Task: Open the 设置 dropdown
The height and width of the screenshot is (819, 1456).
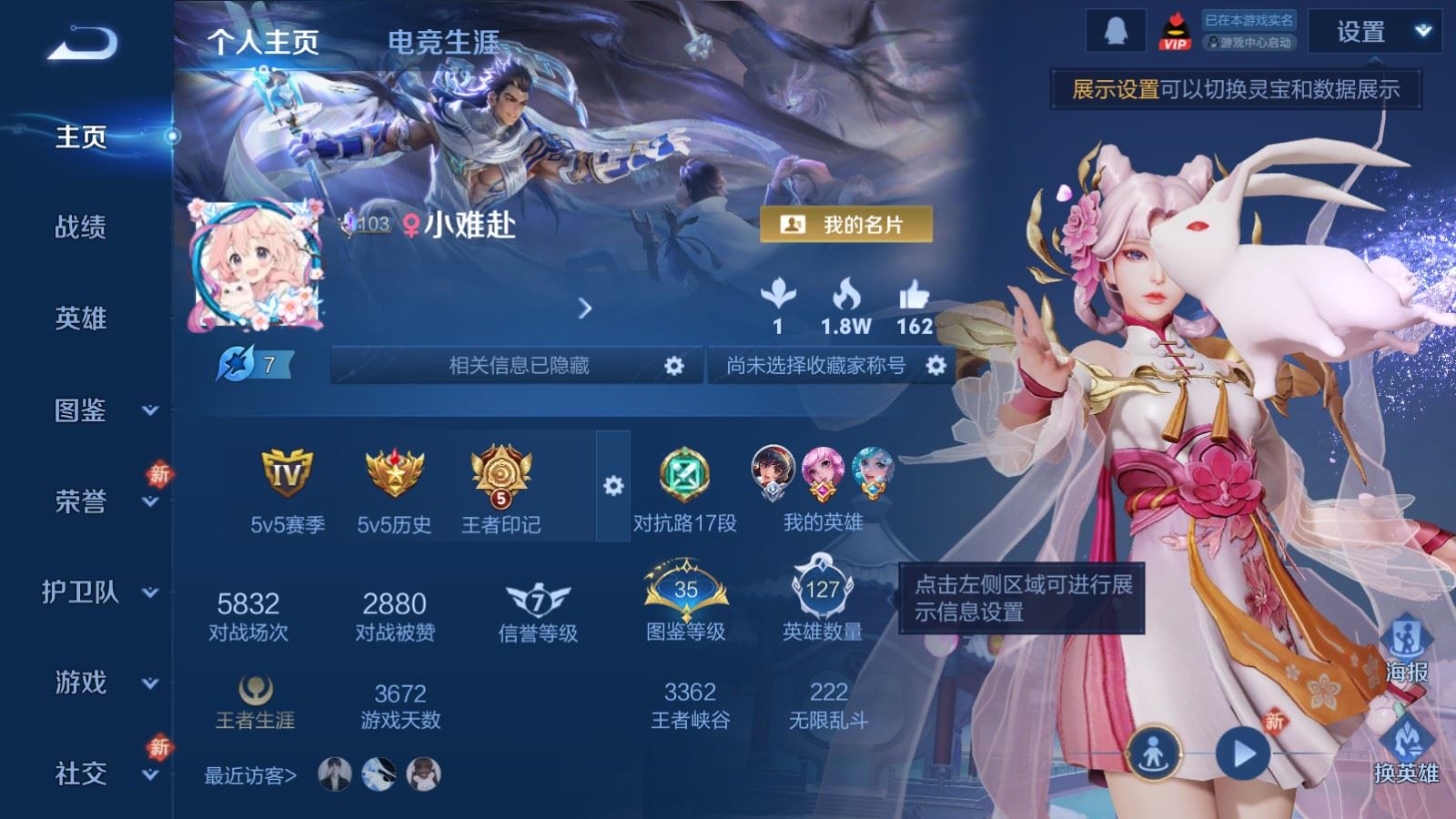Action: [1373, 33]
